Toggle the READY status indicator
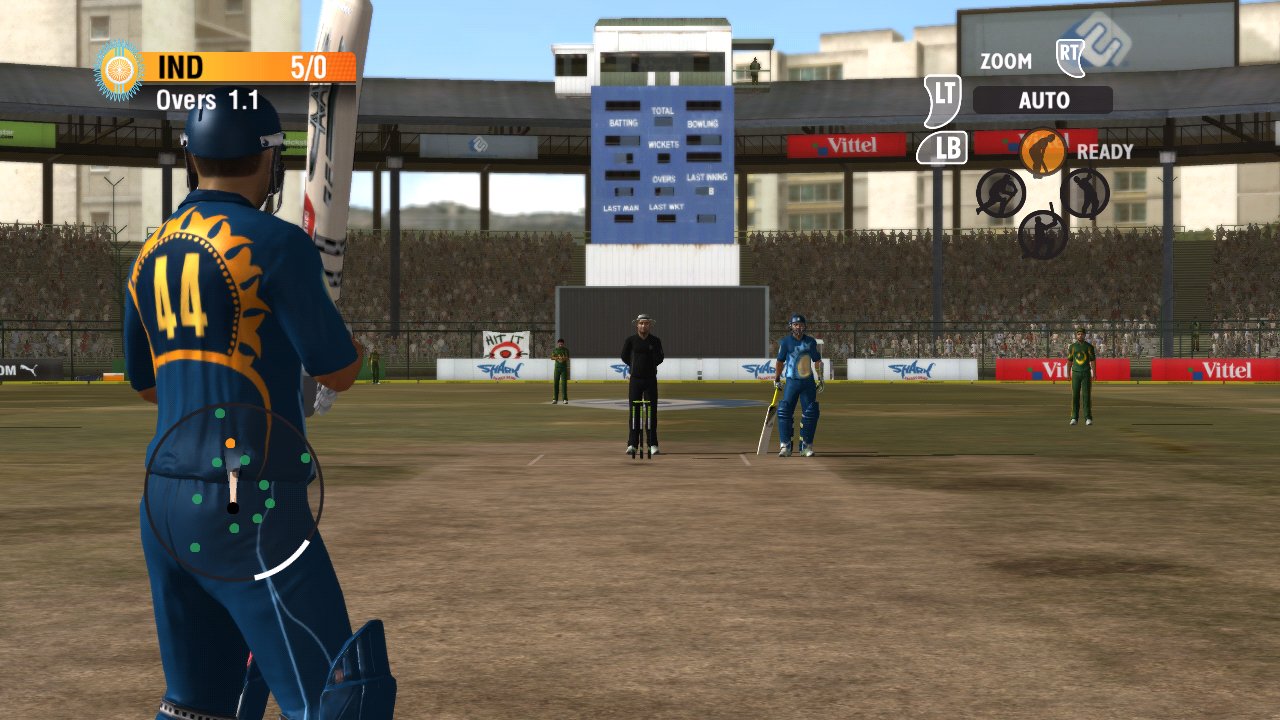 click(x=1104, y=152)
